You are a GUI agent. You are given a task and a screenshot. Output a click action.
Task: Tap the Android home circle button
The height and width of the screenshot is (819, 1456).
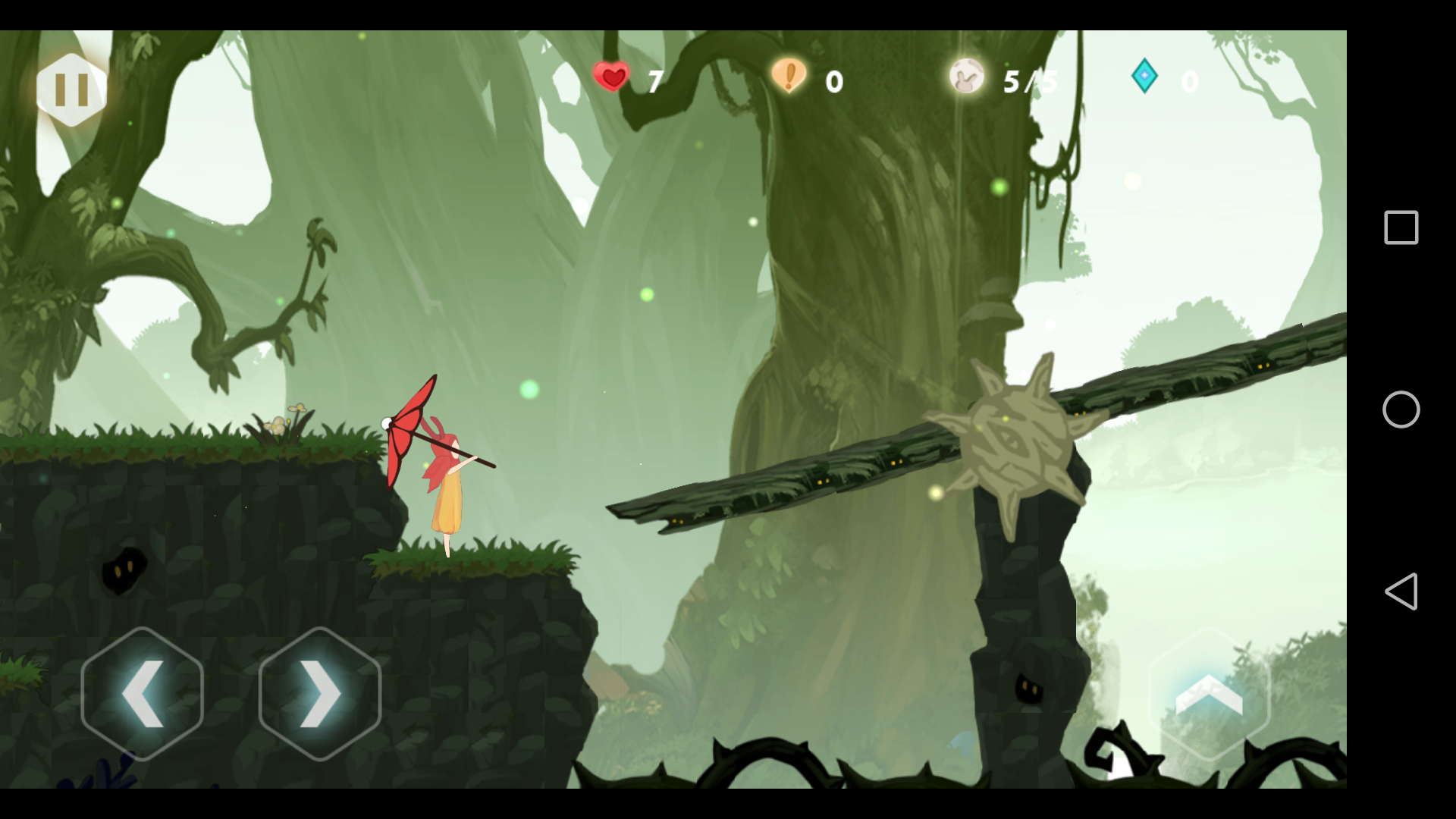(x=1401, y=409)
